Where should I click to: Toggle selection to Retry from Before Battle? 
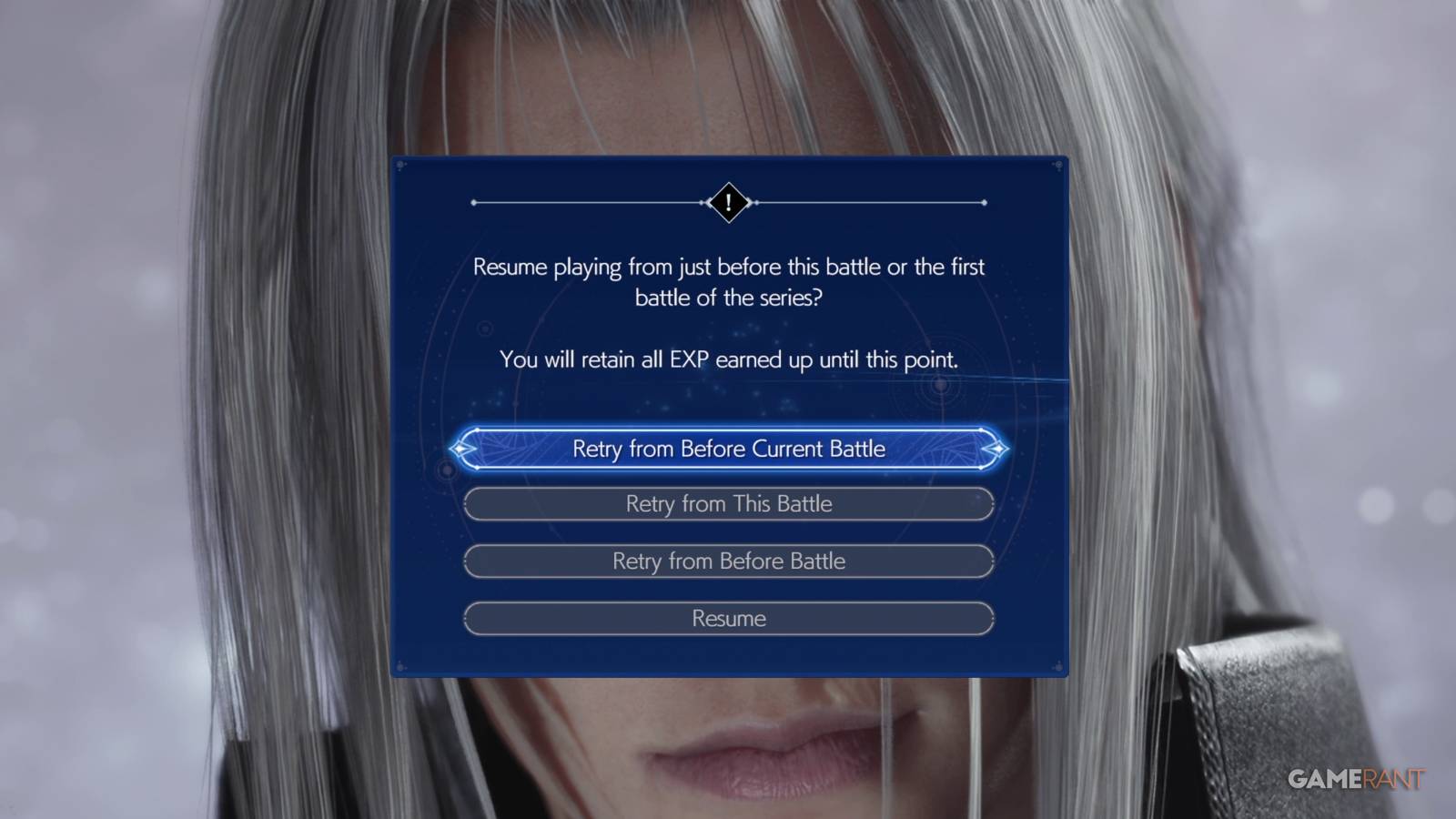coord(727,561)
